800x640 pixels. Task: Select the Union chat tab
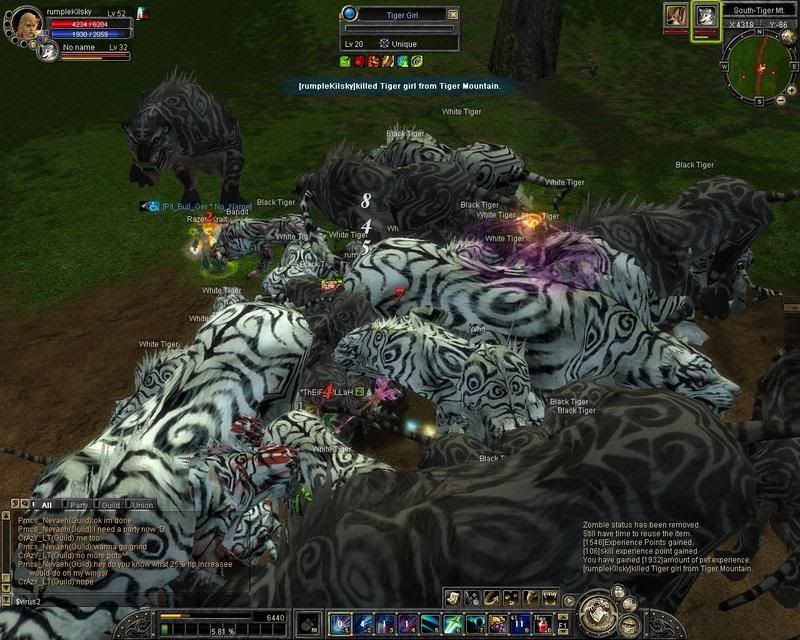[x=141, y=505]
